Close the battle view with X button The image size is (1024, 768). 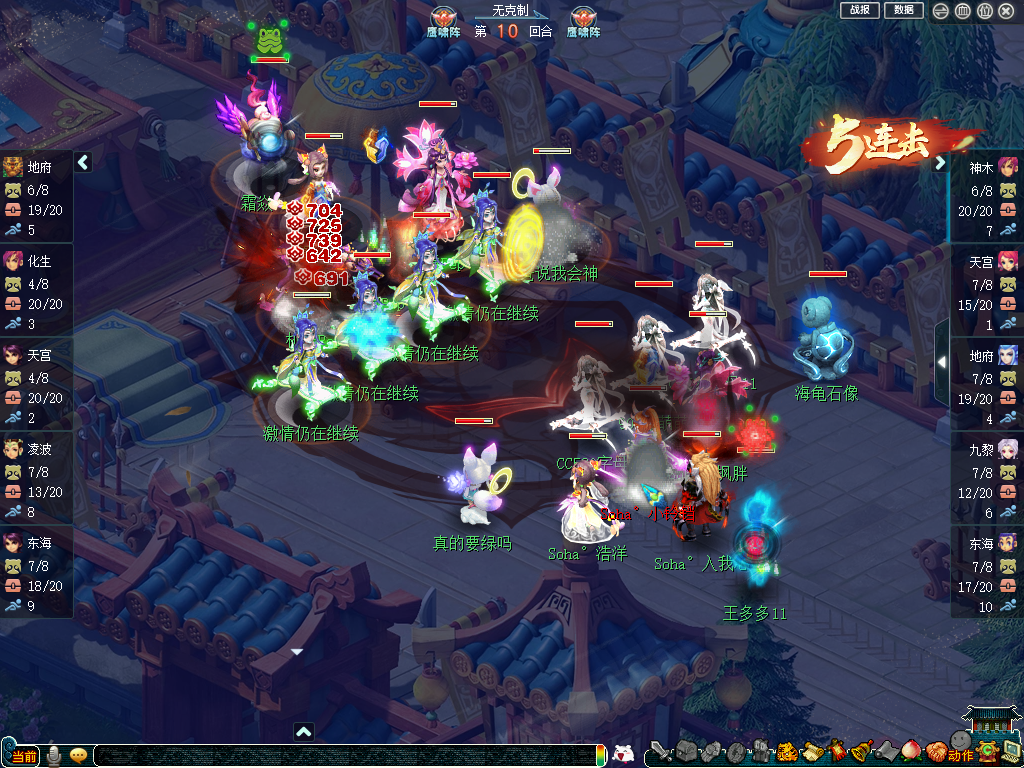point(1006,11)
